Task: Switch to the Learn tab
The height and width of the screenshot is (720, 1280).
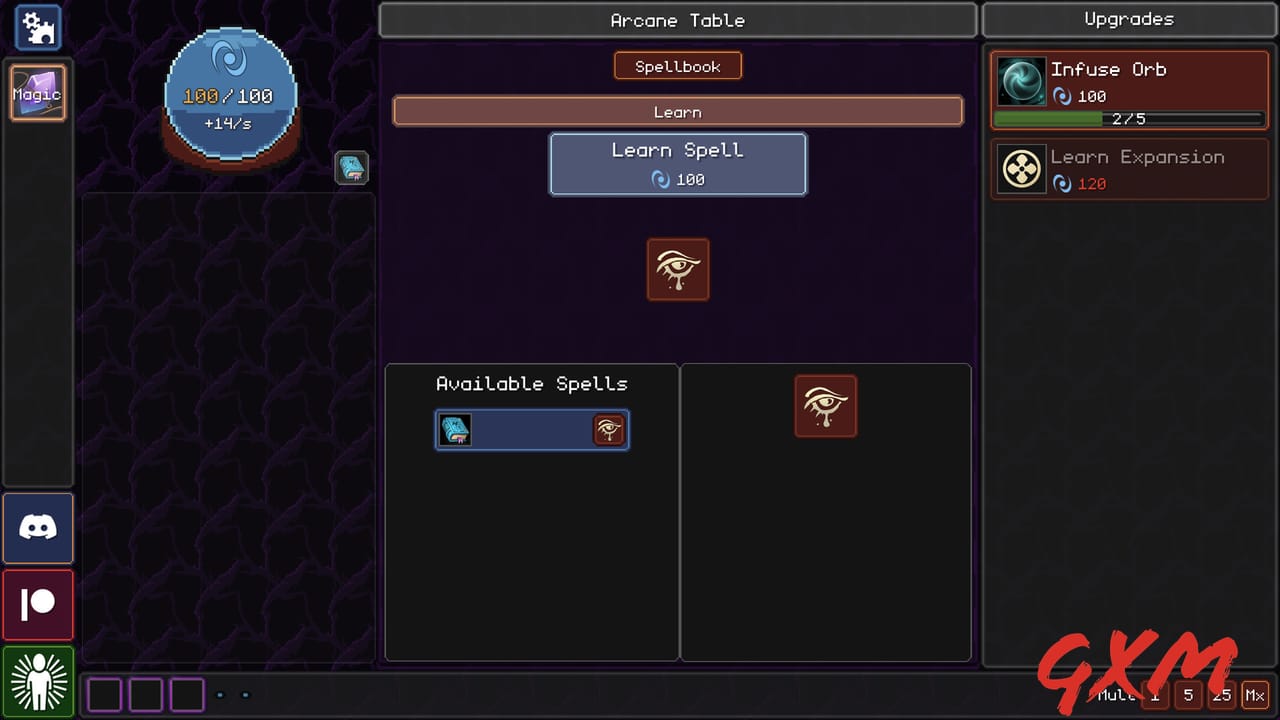Action: coord(678,111)
